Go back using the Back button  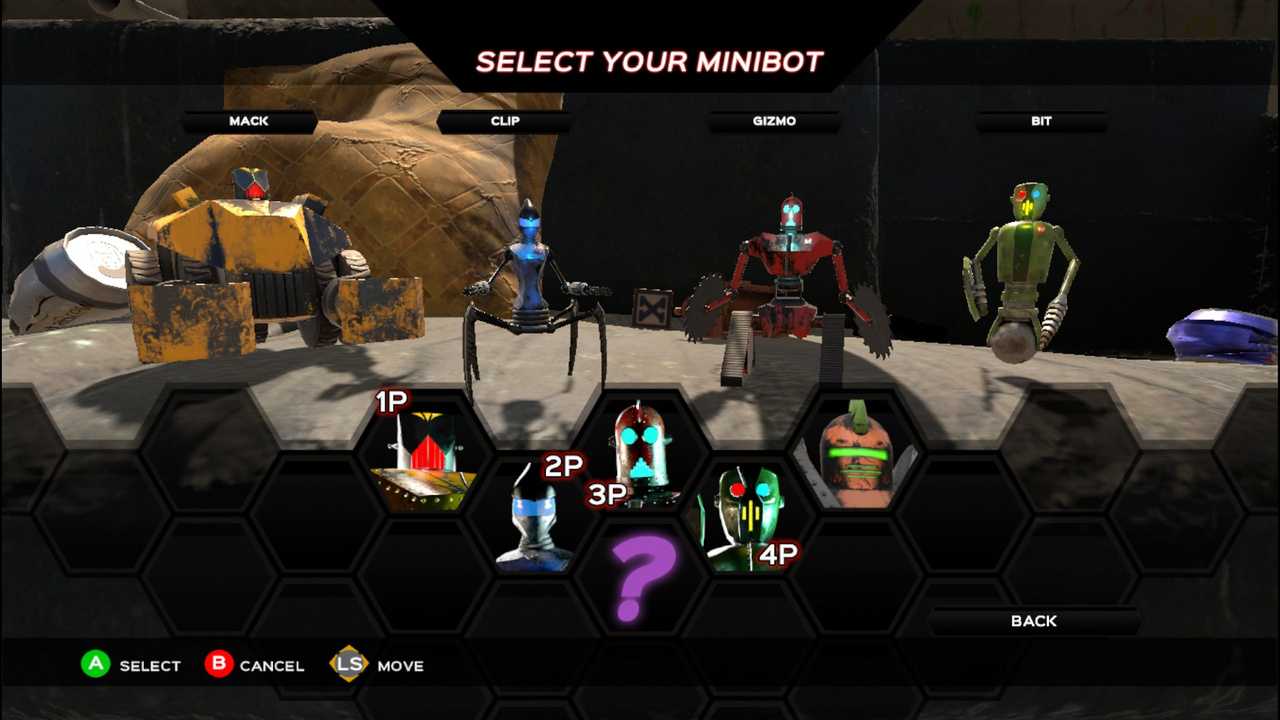(1033, 621)
